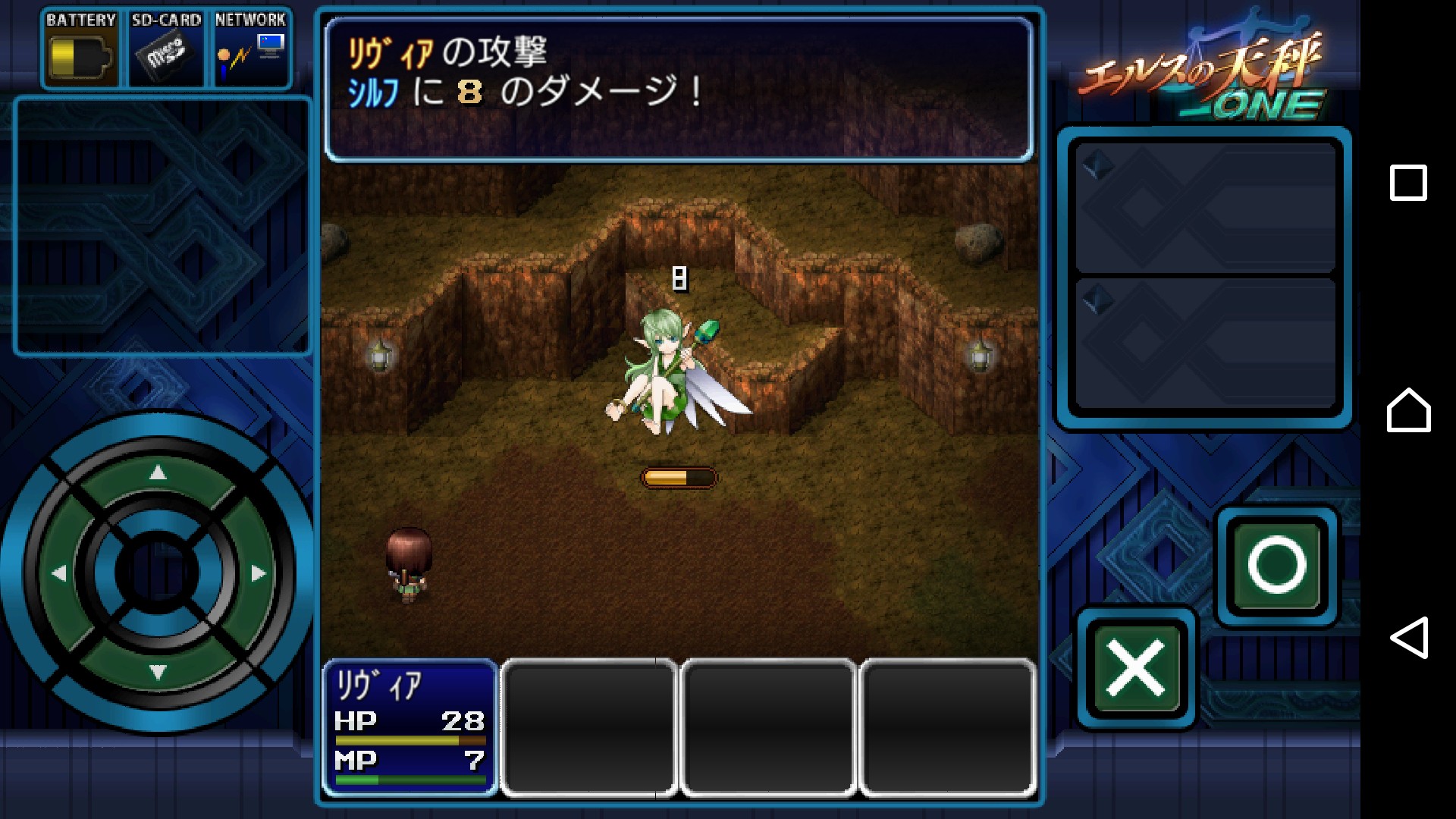Tap the BATTERY status icon
1456x819 pixels.
[80, 49]
